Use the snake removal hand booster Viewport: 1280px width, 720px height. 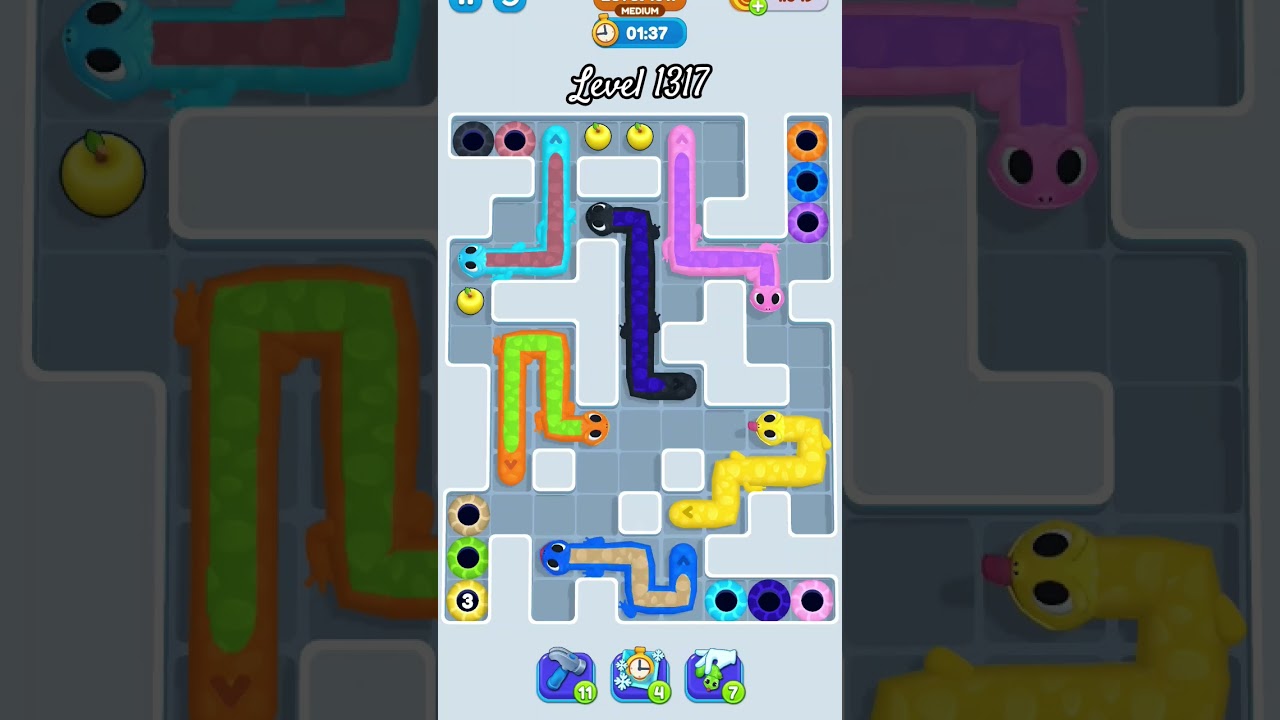coord(713,673)
